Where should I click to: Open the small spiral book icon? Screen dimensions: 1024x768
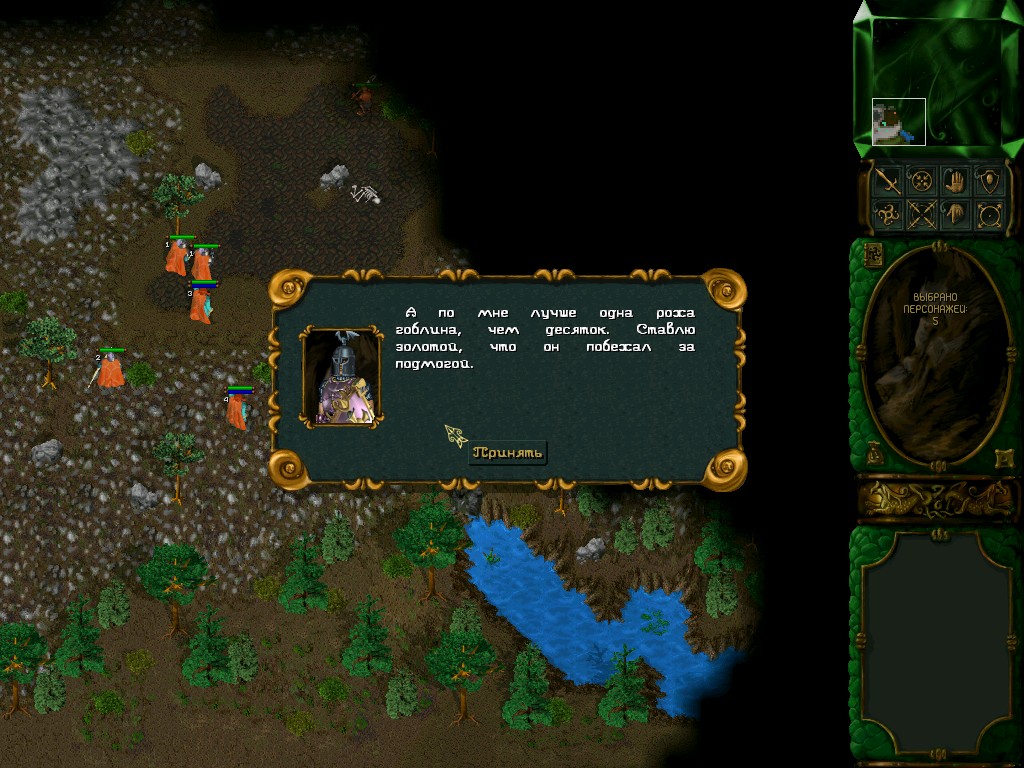tap(872, 254)
